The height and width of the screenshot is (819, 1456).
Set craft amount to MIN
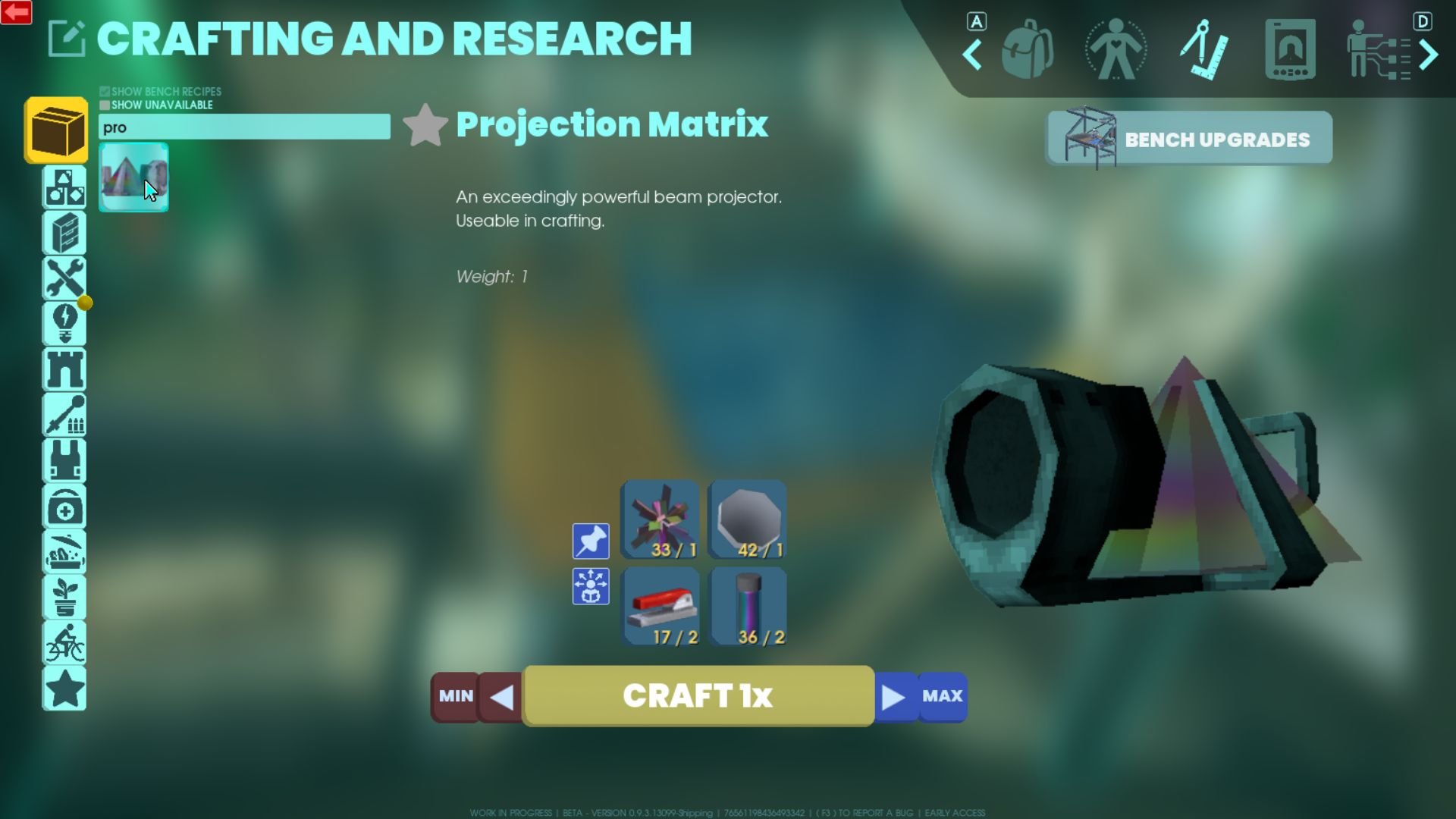pos(455,696)
